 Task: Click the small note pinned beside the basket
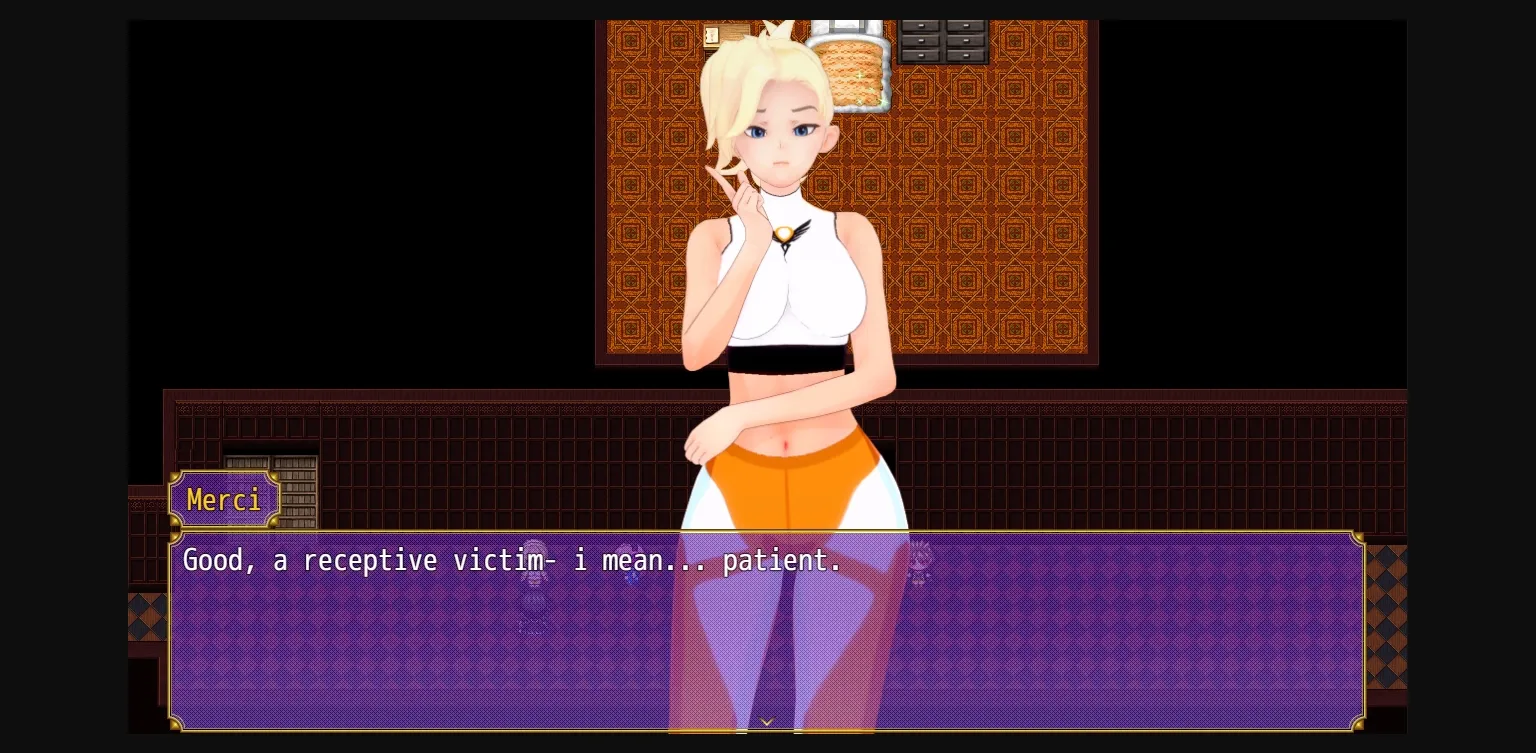710,35
